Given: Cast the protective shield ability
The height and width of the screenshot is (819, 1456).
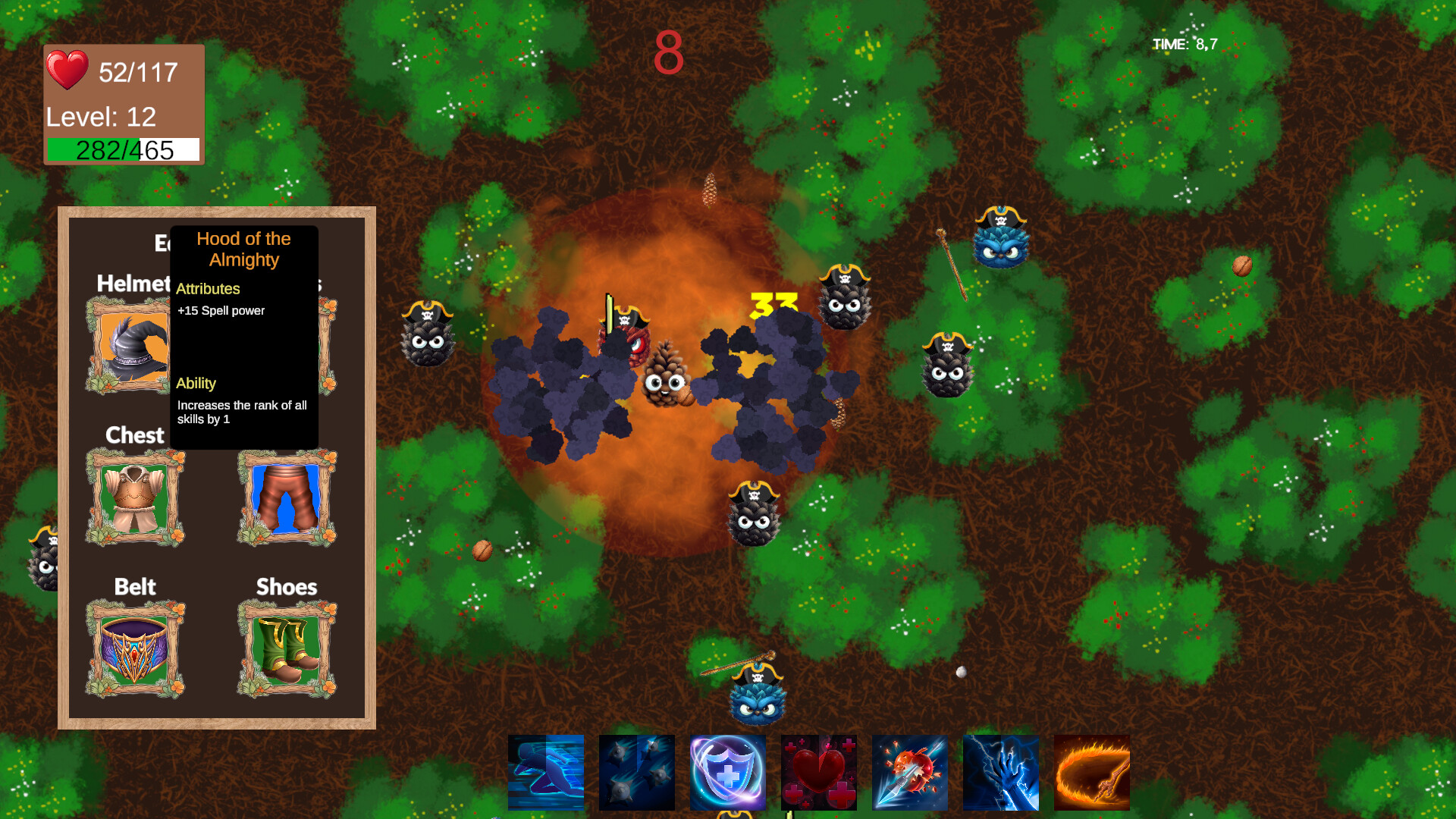Looking at the screenshot, I should (x=727, y=771).
